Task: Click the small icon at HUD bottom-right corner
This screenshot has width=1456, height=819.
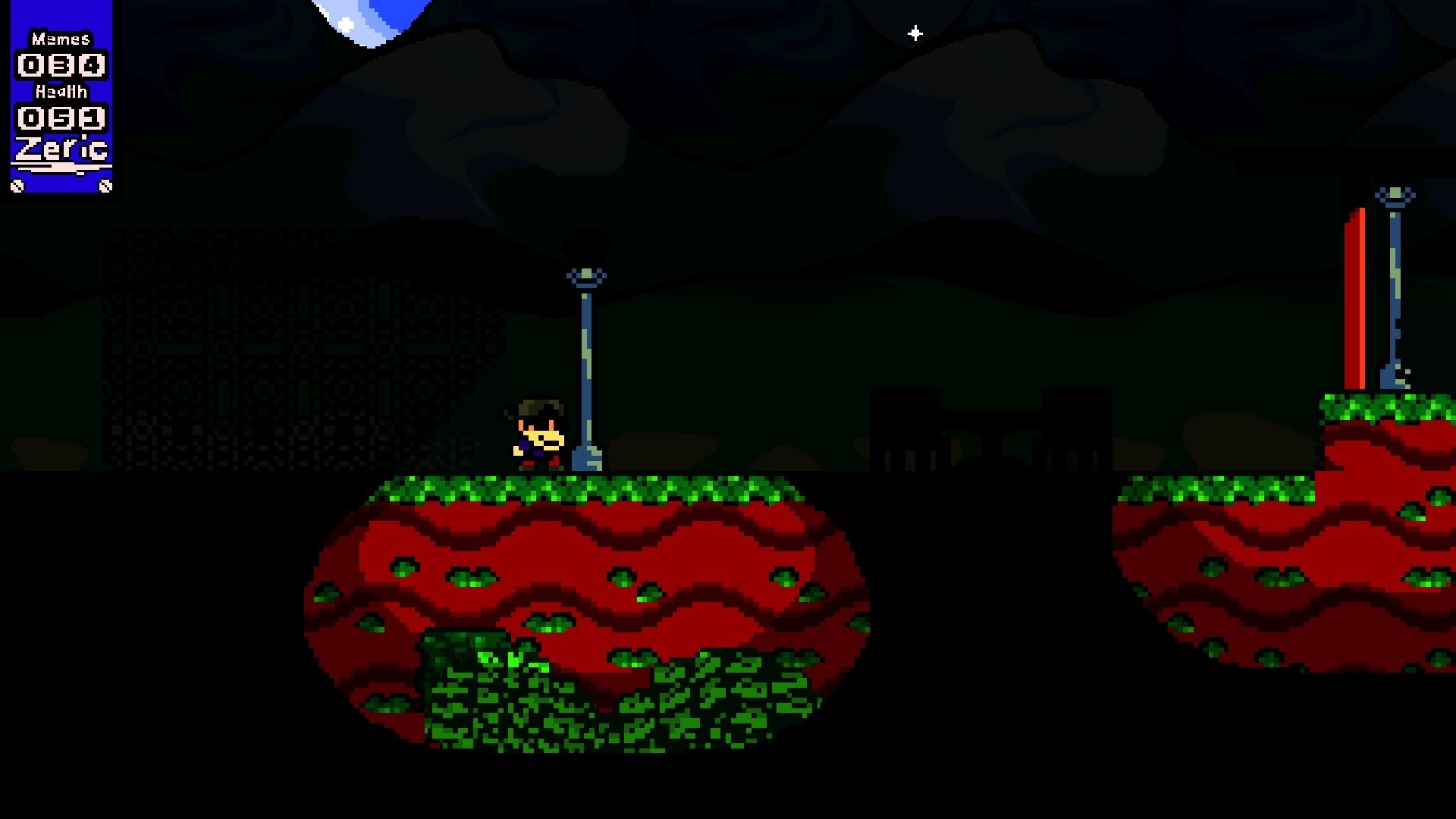Action: [105, 184]
